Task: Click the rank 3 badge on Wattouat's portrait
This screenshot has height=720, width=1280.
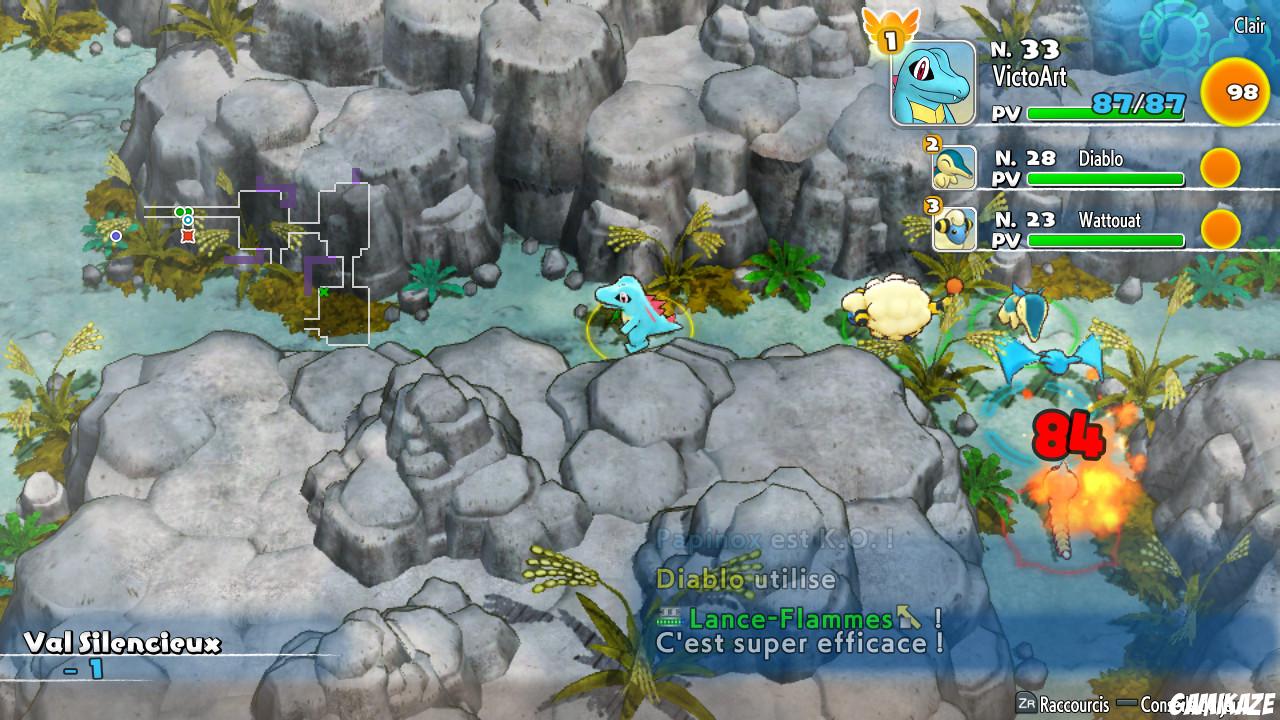Action: click(x=931, y=205)
